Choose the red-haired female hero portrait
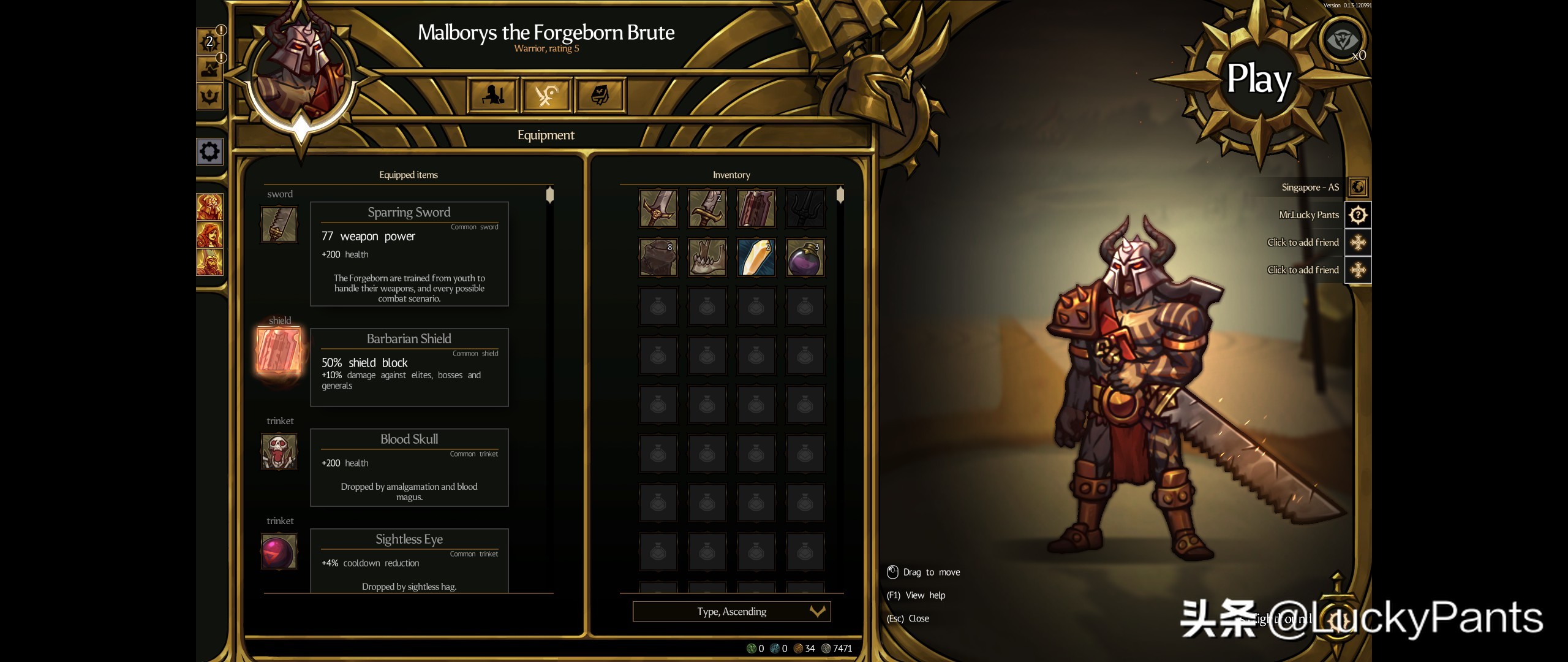This screenshot has width=1568, height=662. [x=209, y=235]
